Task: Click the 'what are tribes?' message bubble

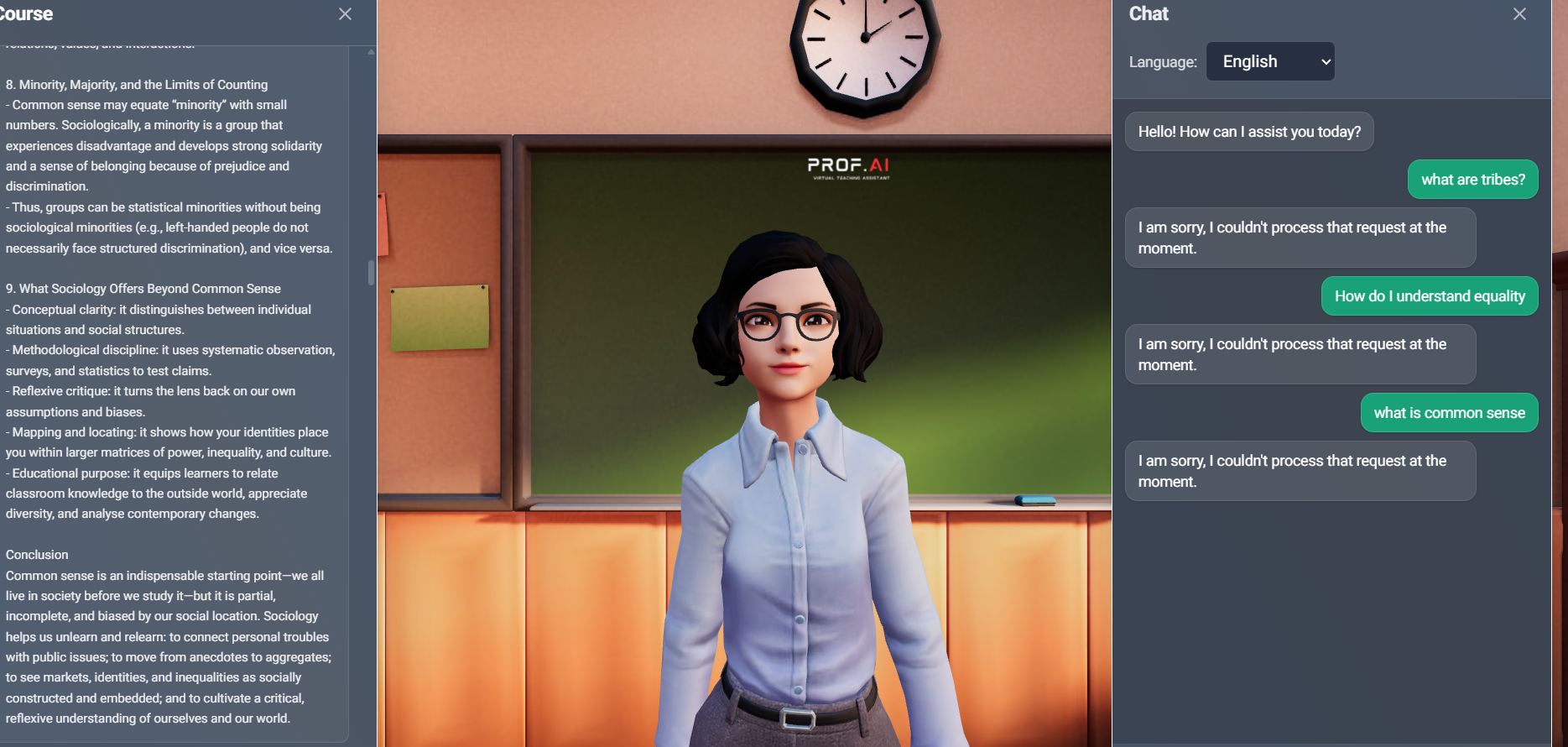Action: coord(1472,179)
